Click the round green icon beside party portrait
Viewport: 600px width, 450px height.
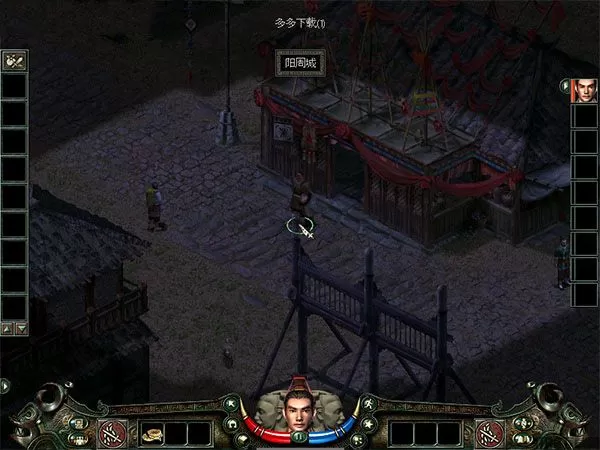click(565, 85)
